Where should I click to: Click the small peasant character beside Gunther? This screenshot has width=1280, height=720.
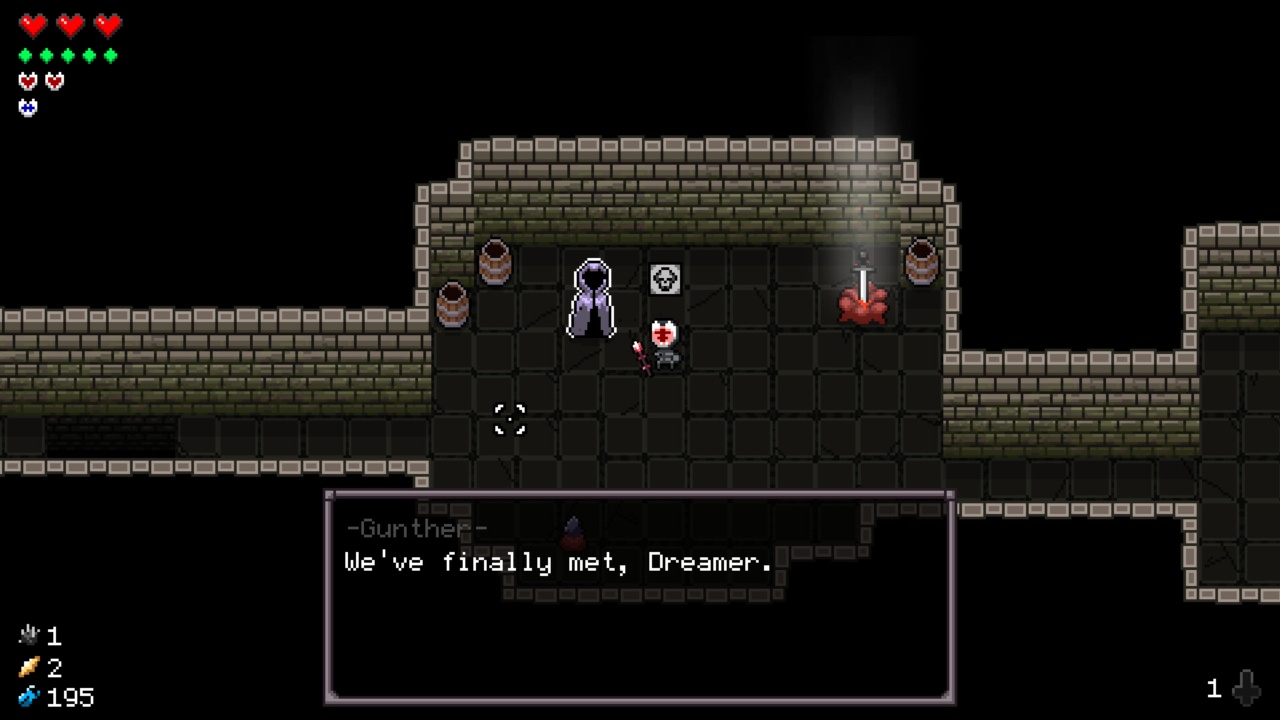[663, 343]
